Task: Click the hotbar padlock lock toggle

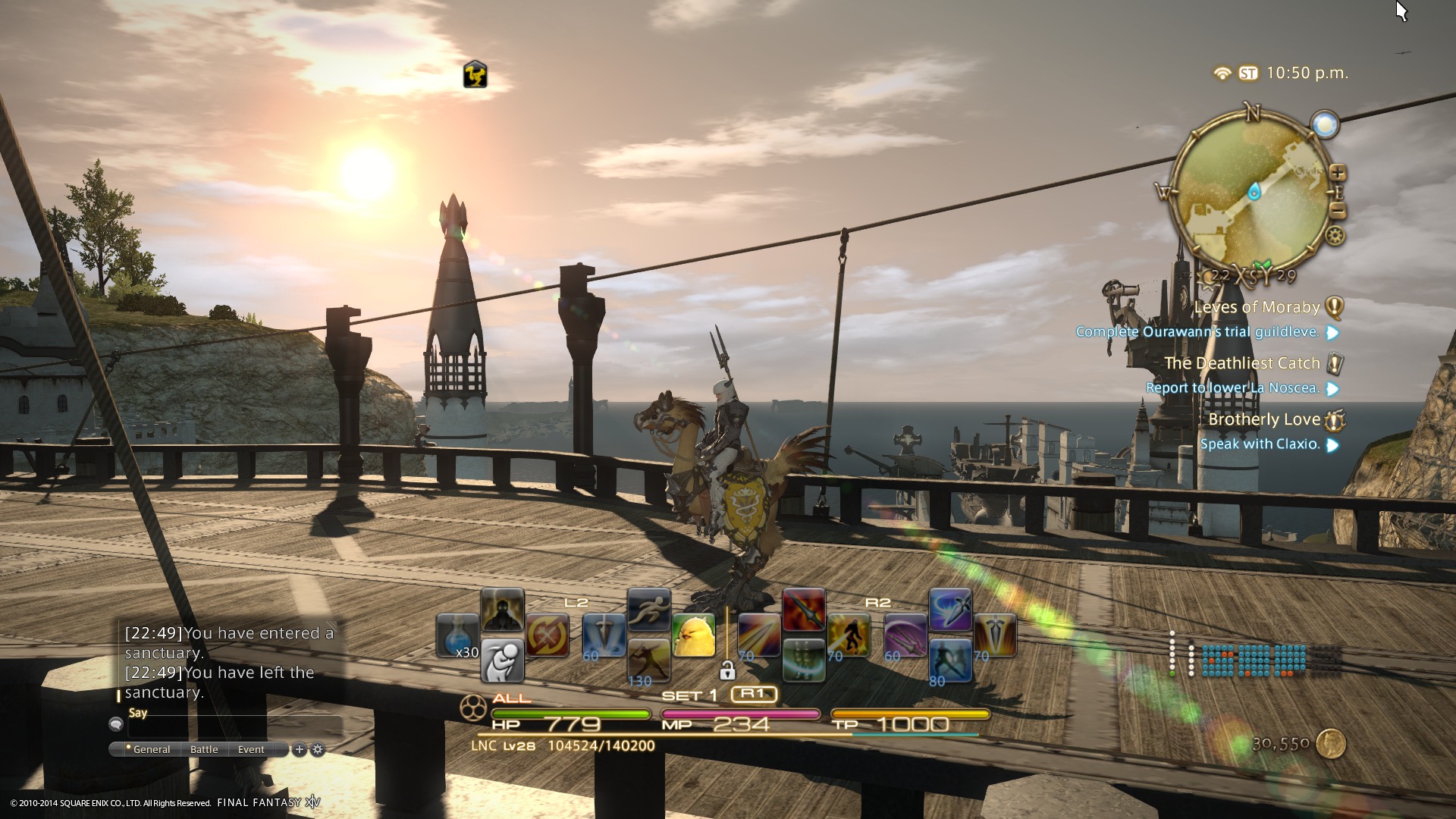Action: pyautogui.click(x=726, y=670)
